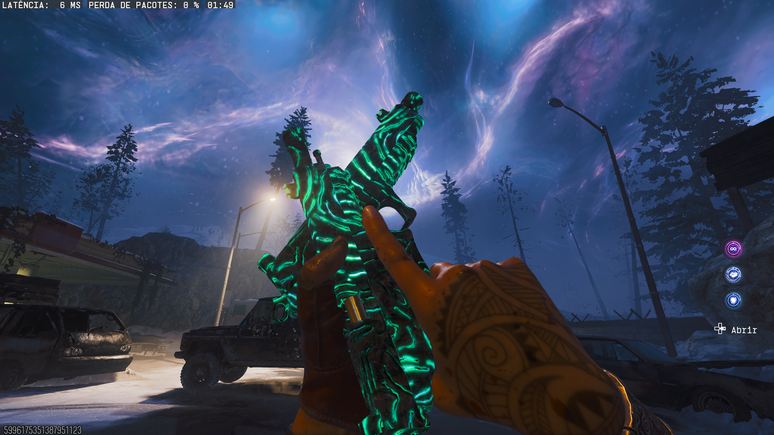The width and height of the screenshot is (774, 435).
Task: Select the blue shield perk icon
Action: (x=733, y=299)
